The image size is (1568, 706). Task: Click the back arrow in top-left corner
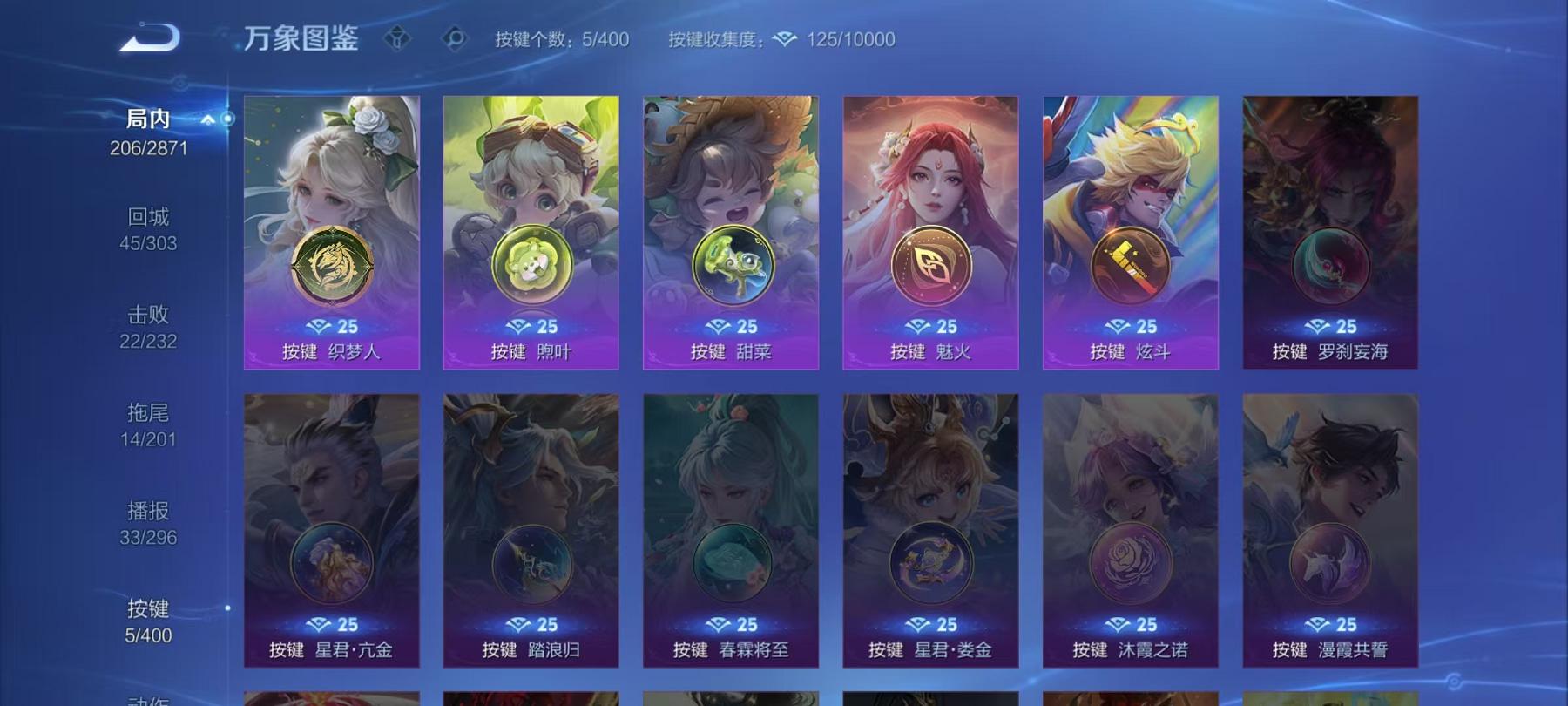(x=150, y=36)
